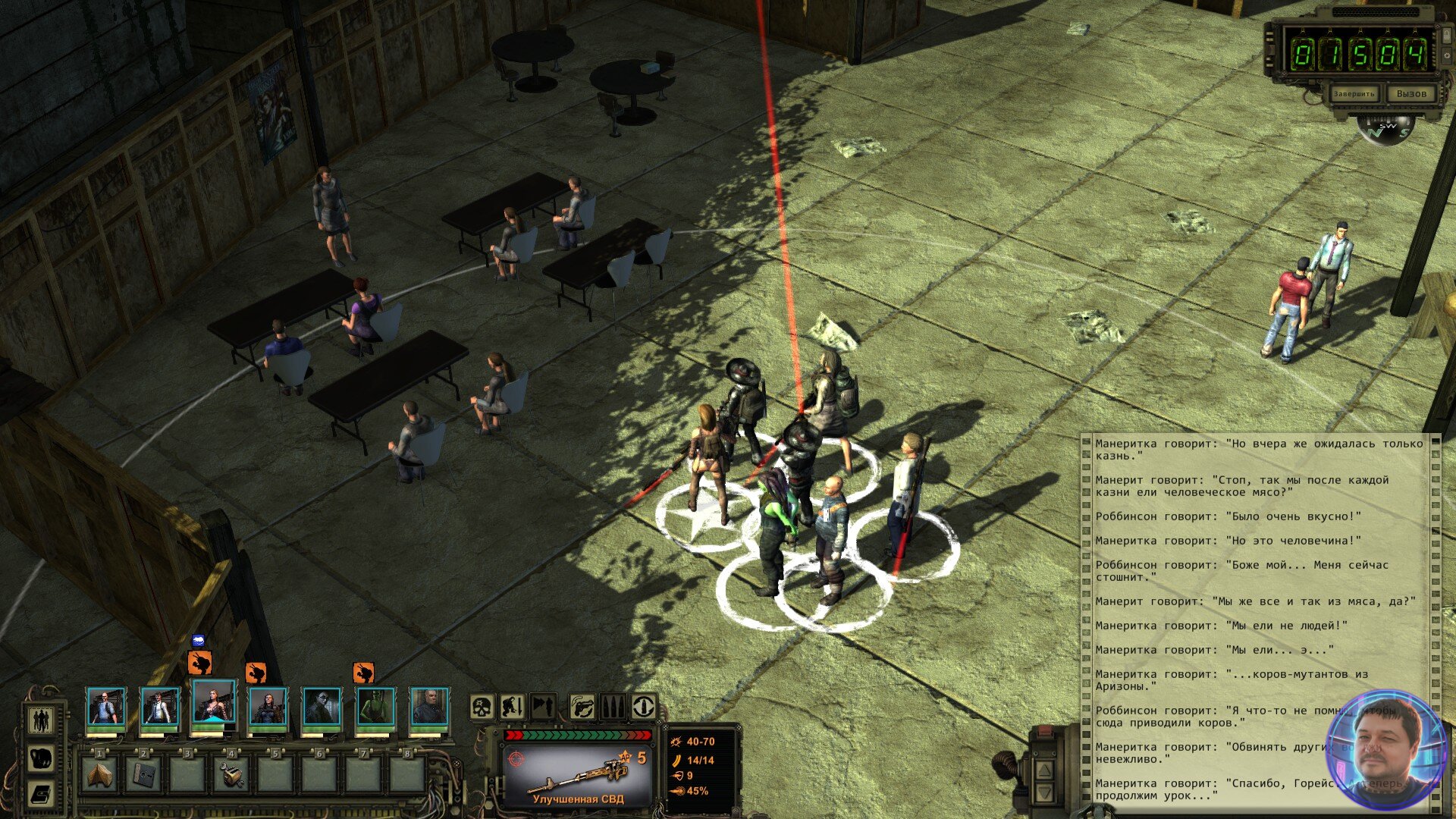Activate the skull headshot action icon
This screenshot has width=1456, height=819.
point(482,707)
